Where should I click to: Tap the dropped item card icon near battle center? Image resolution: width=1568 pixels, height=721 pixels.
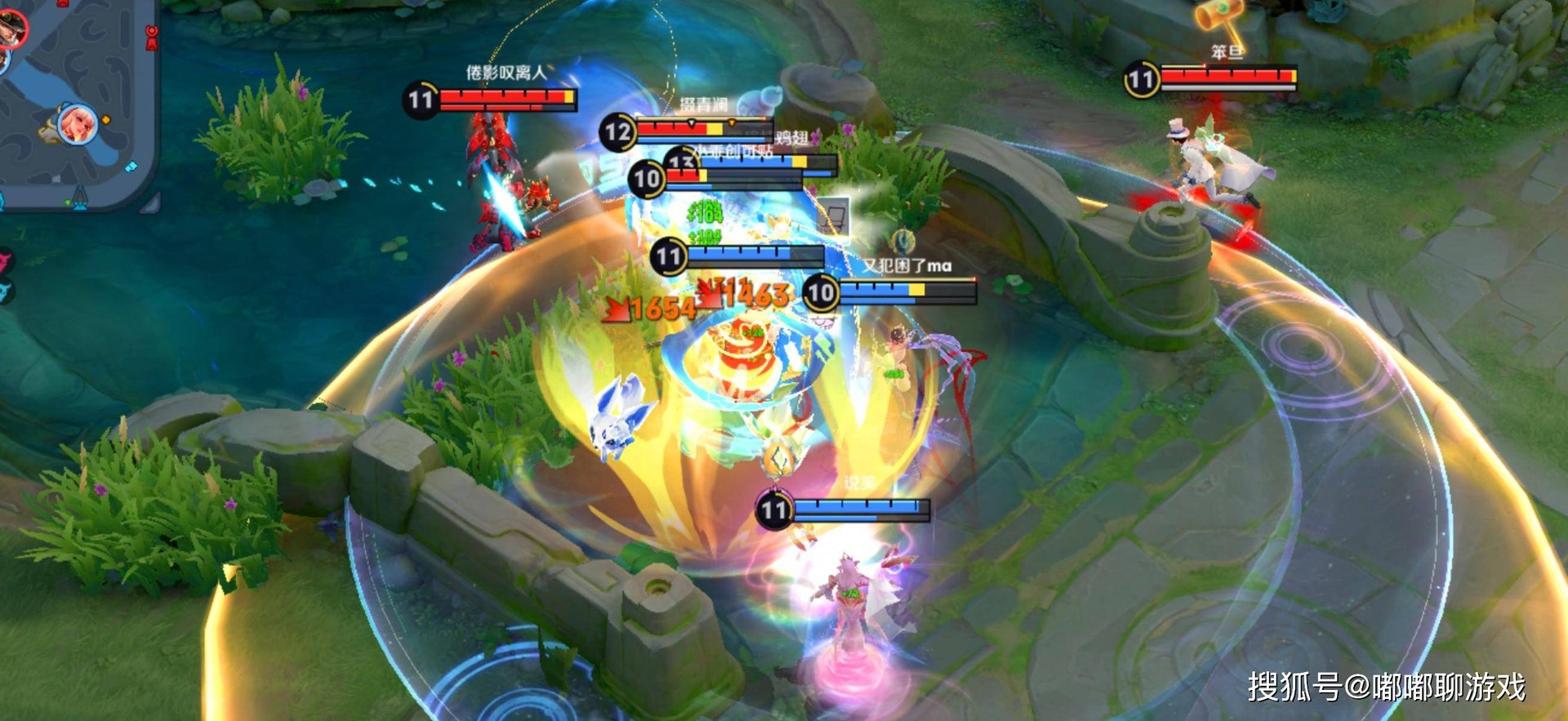click(834, 217)
